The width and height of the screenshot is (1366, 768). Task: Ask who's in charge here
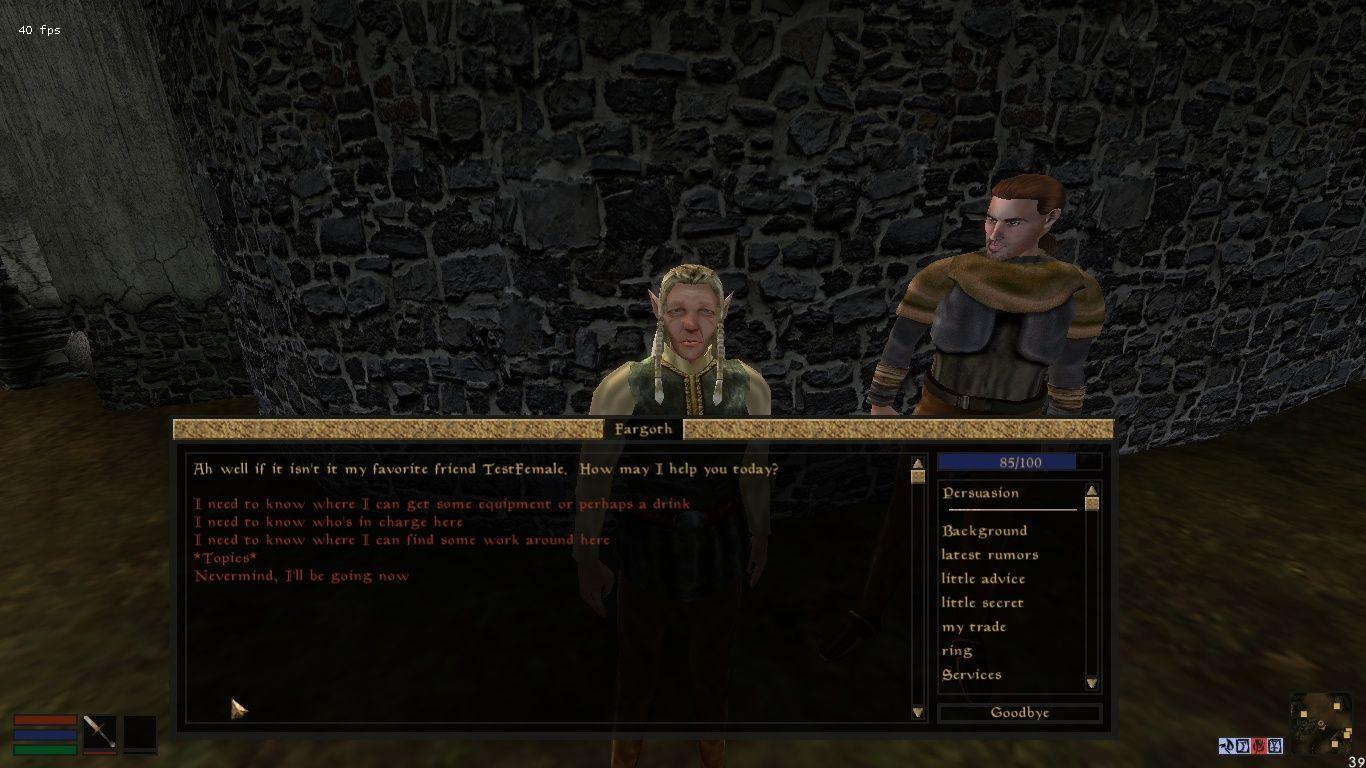[328, 522]
